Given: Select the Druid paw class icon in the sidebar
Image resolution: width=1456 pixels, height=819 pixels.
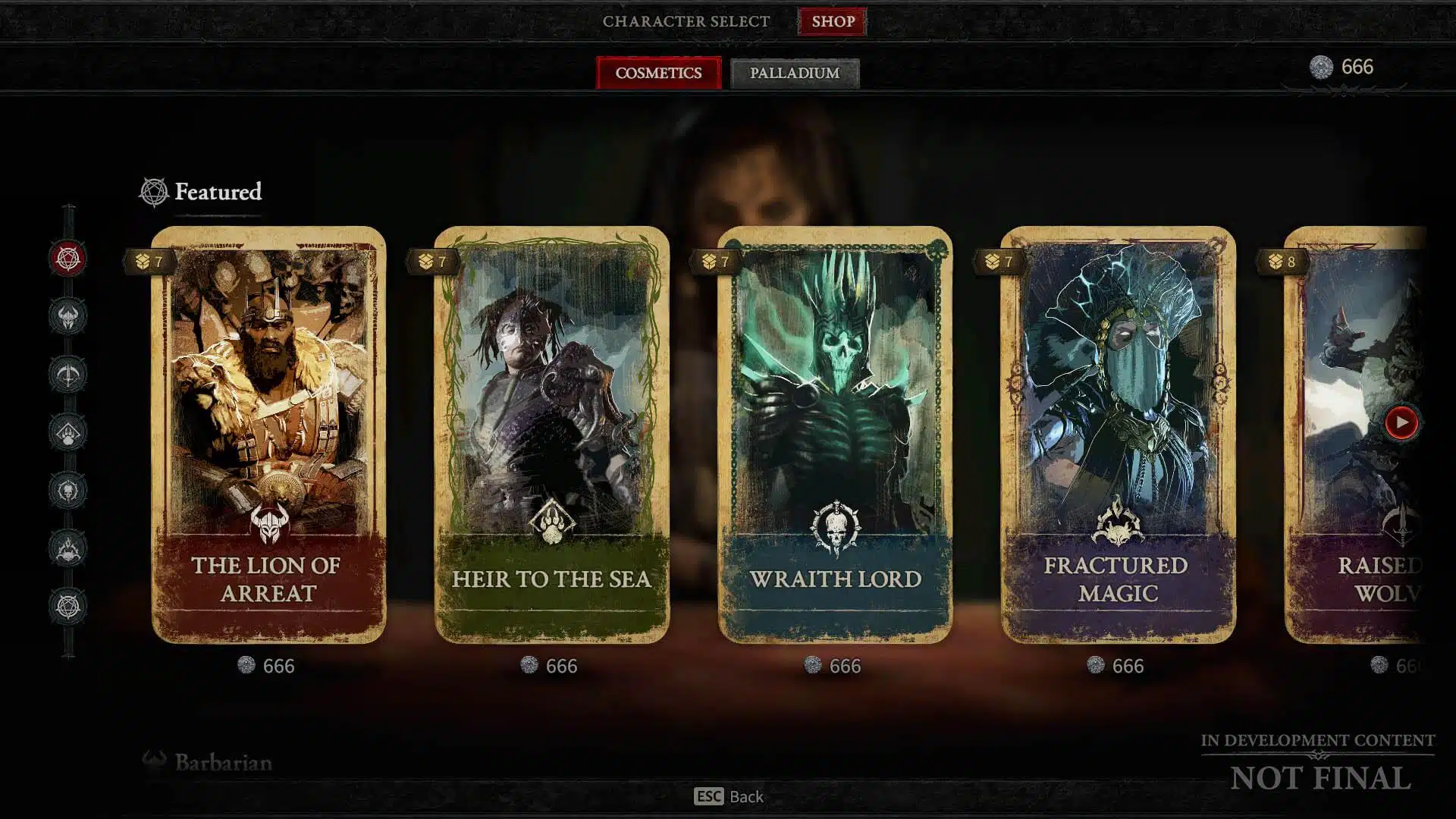Looking at the screenshot, I should point(67,431).
